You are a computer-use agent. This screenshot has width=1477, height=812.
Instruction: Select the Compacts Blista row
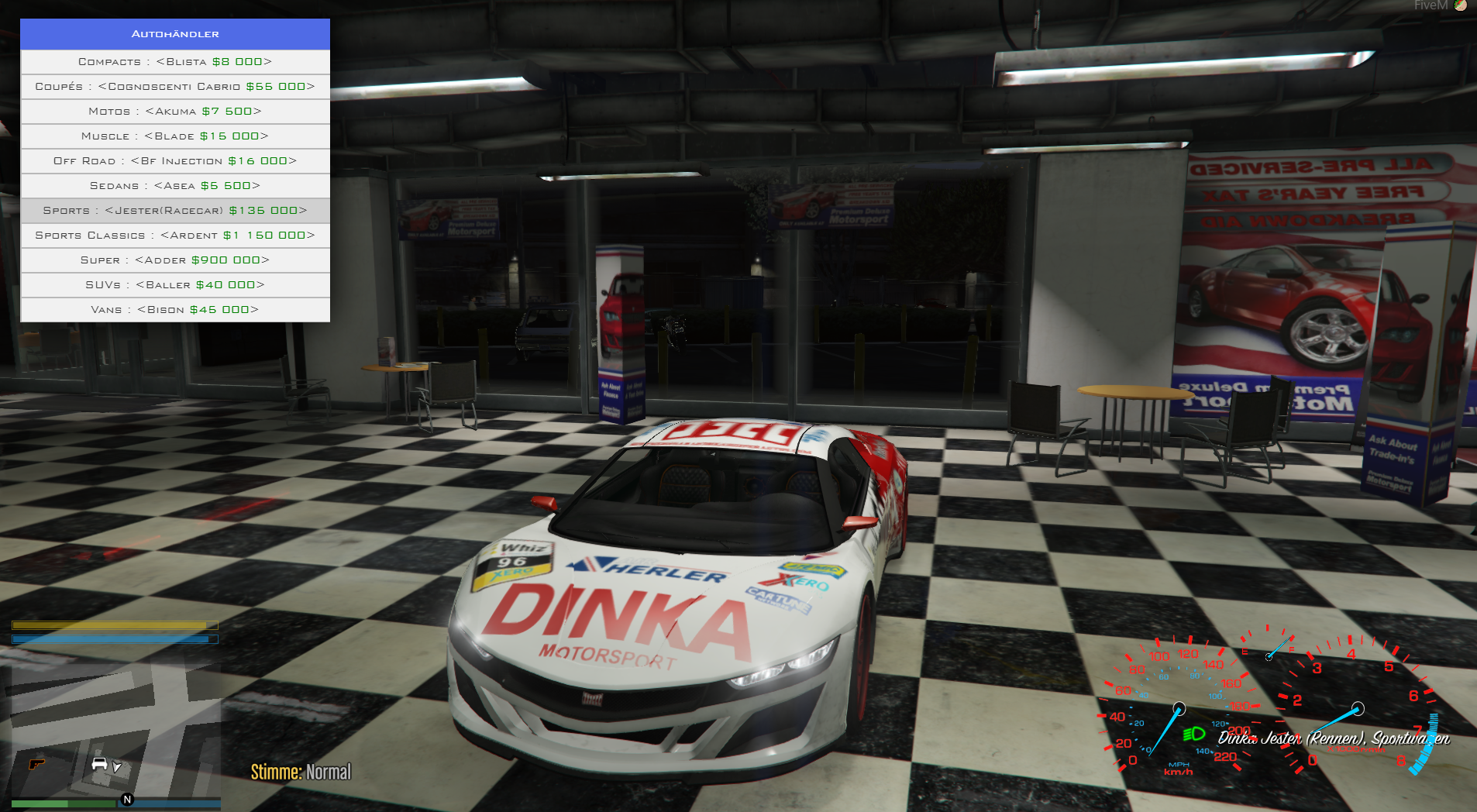point(175,62)
